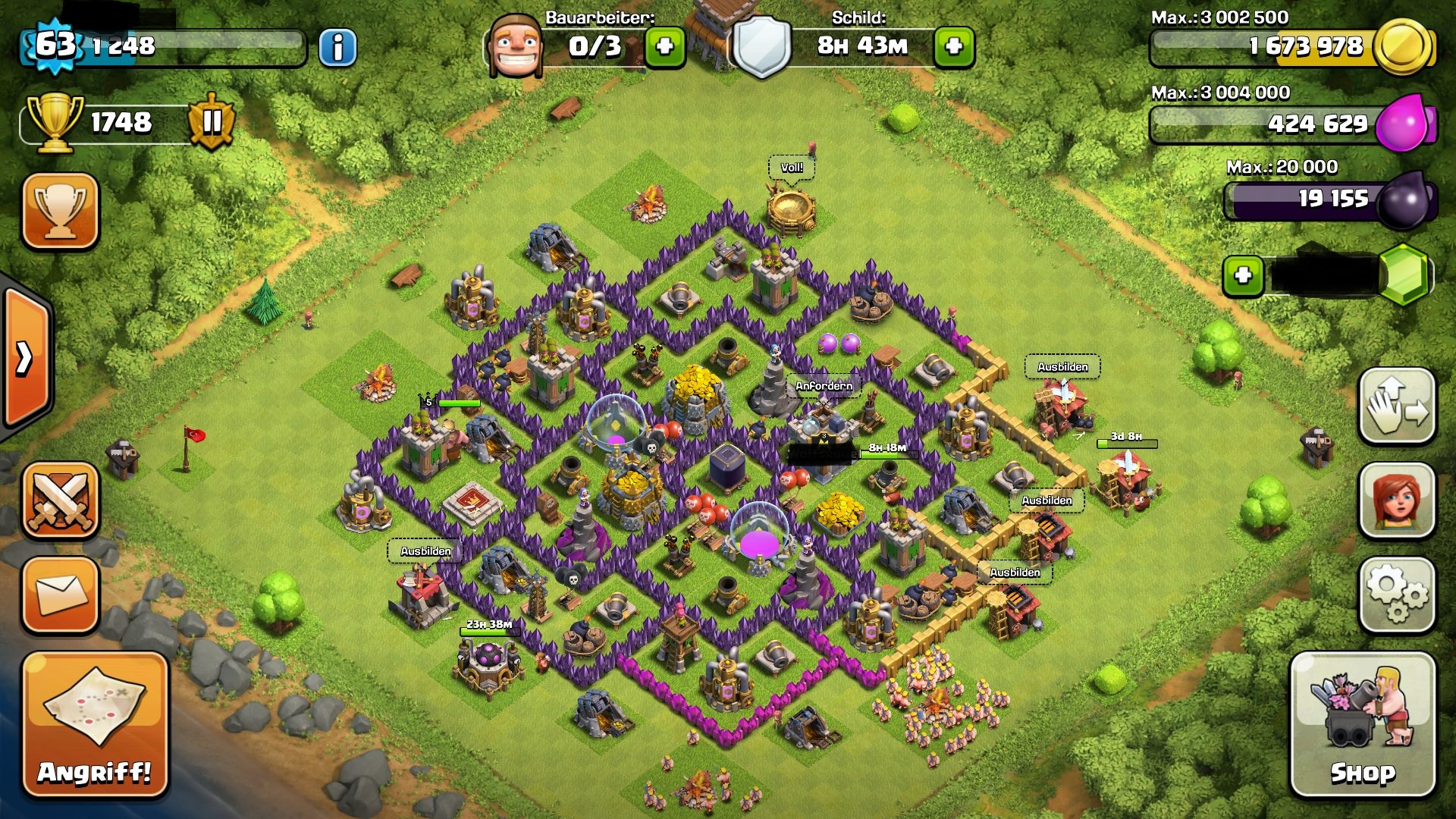Click the blue info button

tap(337, 48)
